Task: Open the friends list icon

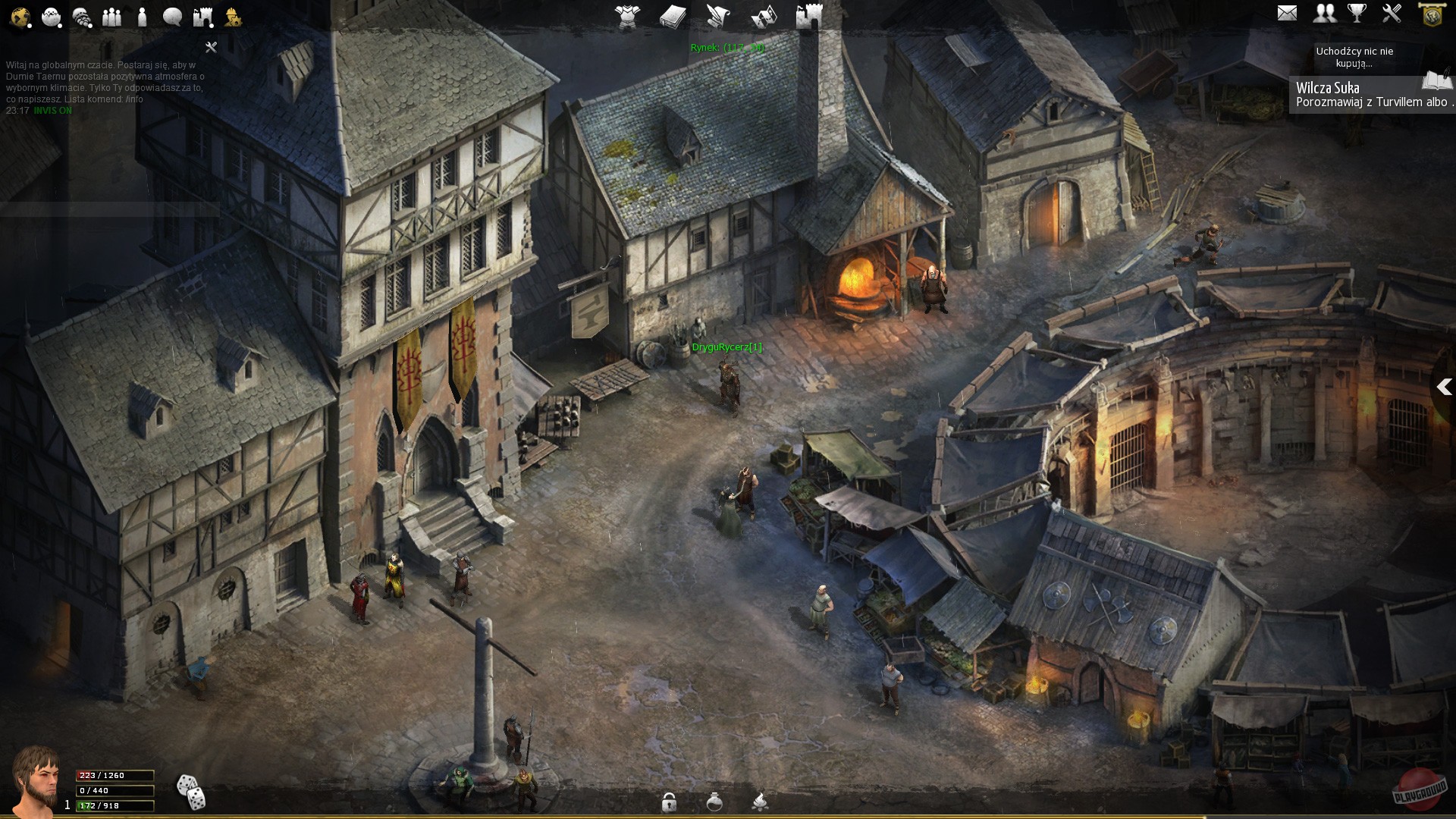Action: pos(1325,13)
